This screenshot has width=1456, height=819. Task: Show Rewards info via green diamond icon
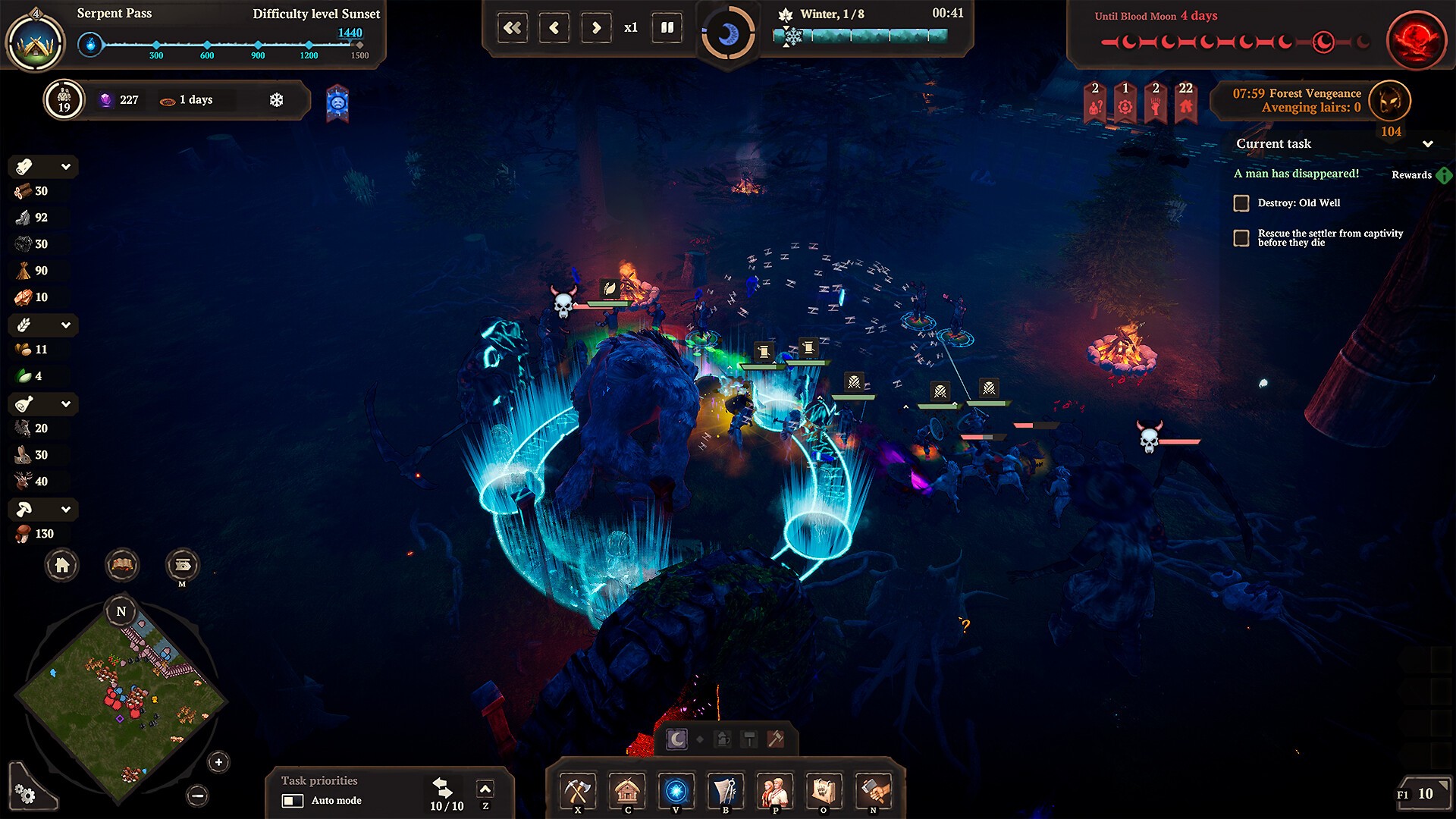[x=1444, y=175]
